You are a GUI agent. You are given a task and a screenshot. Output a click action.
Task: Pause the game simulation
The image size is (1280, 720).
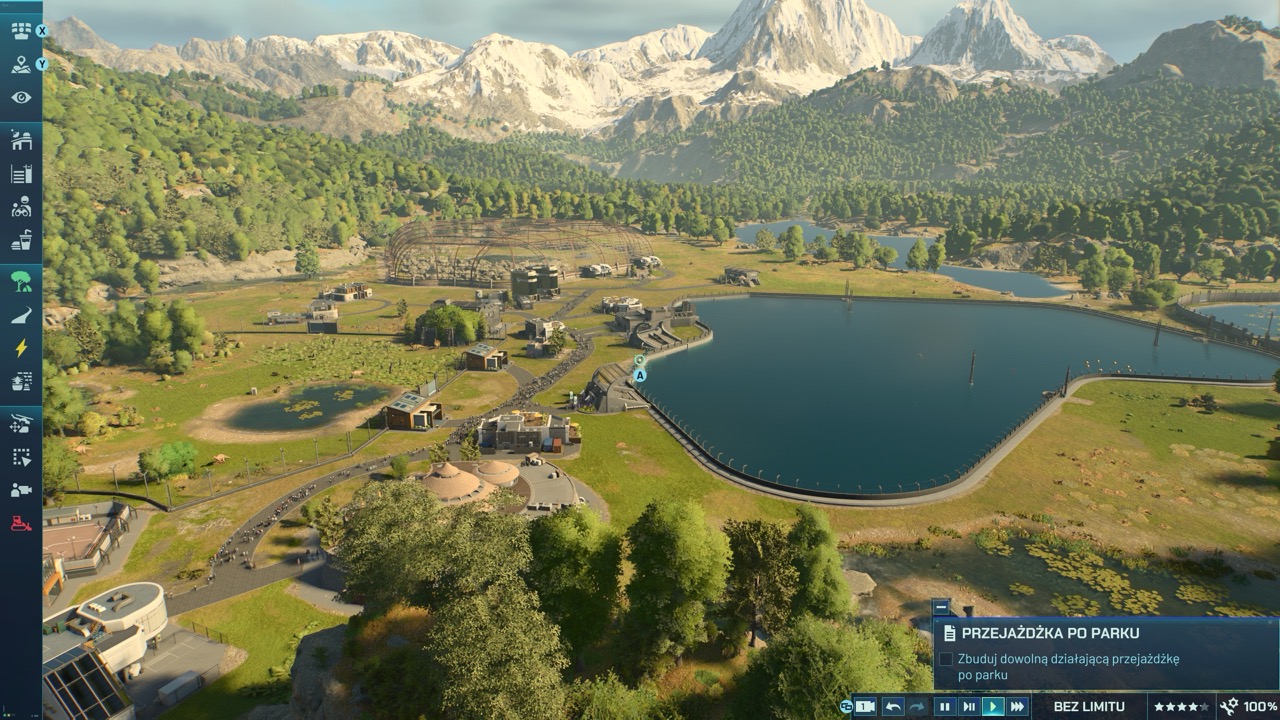[944, 707]
